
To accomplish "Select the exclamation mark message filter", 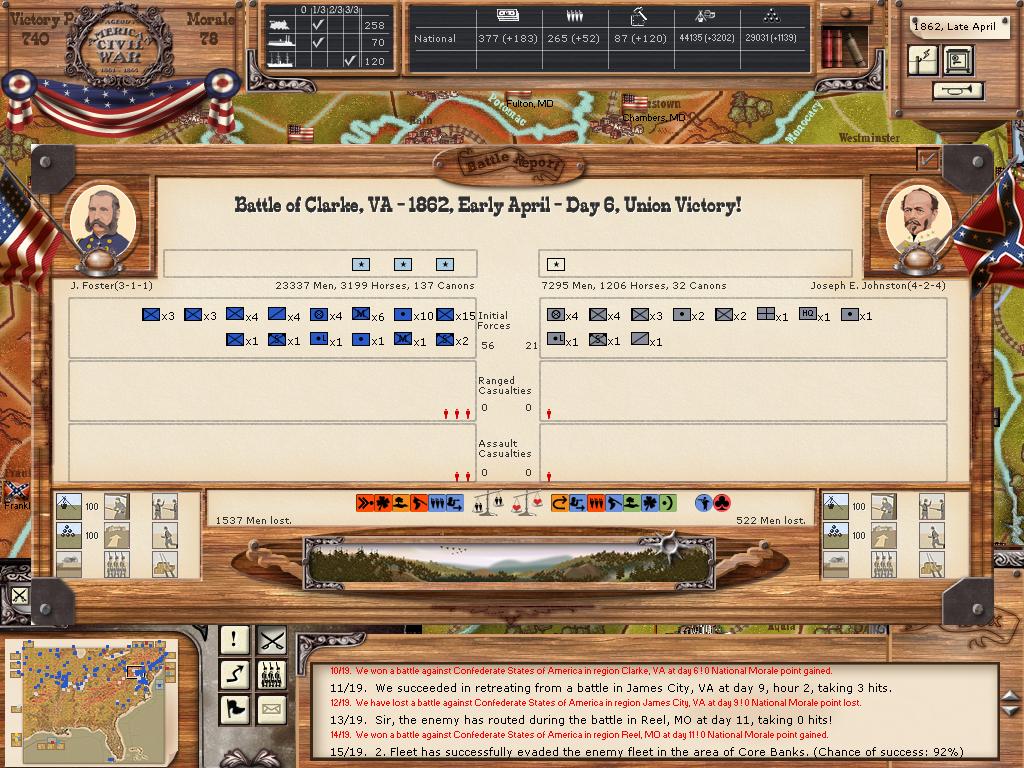I will (234, 639).
